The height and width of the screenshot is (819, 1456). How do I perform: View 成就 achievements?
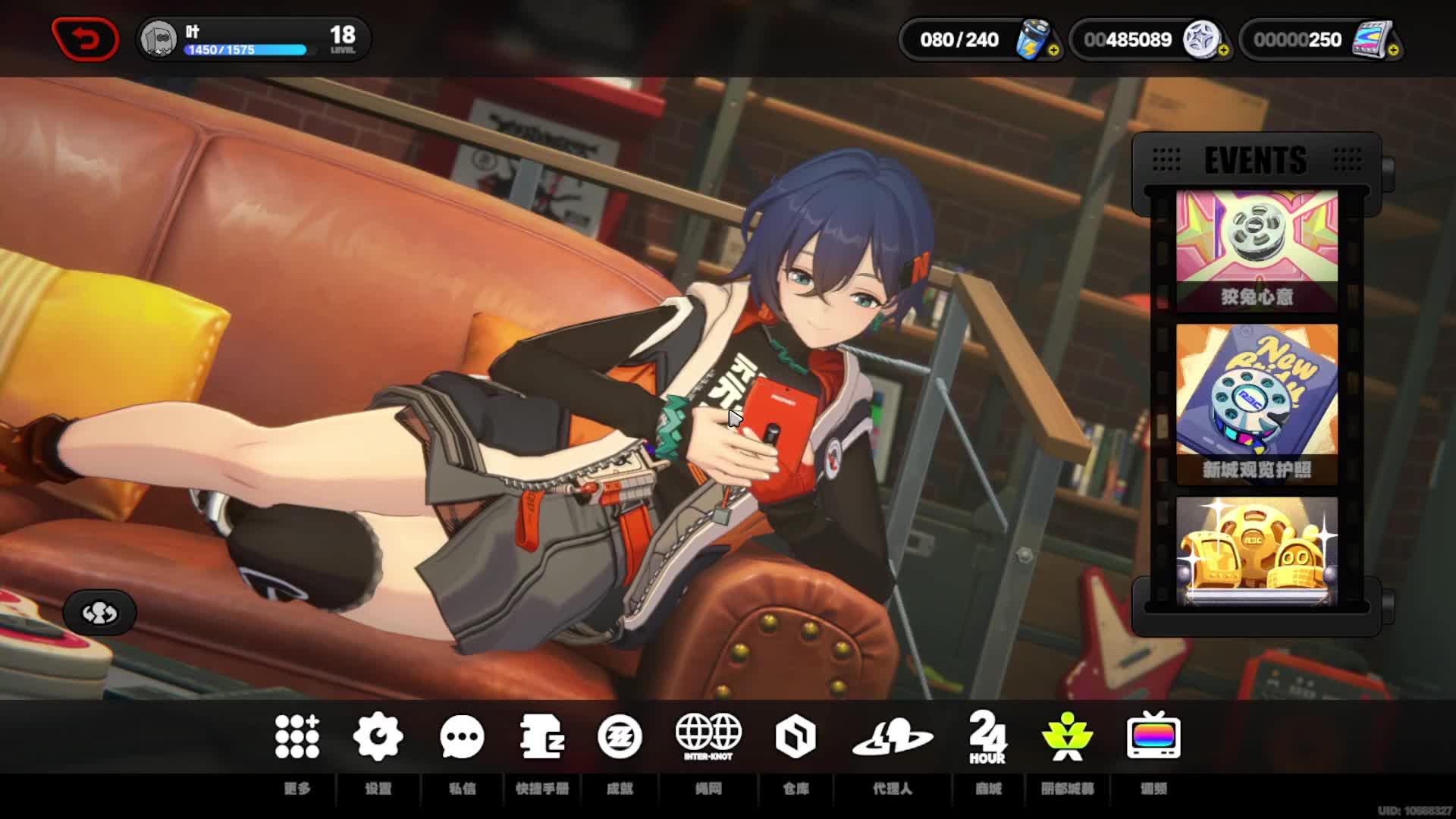(620, 737)
